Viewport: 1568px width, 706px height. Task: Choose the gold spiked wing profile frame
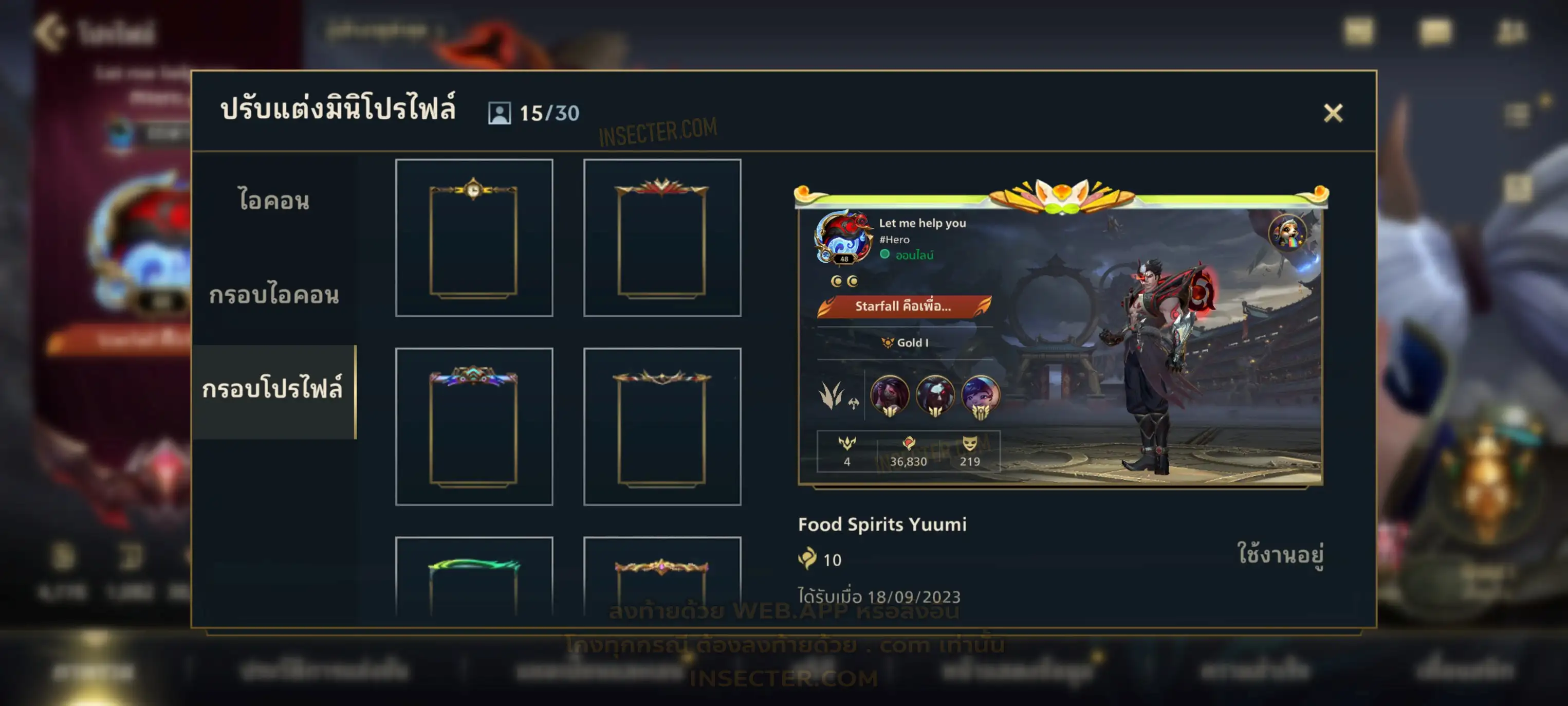pyautogui.click(x=661, y=426)
